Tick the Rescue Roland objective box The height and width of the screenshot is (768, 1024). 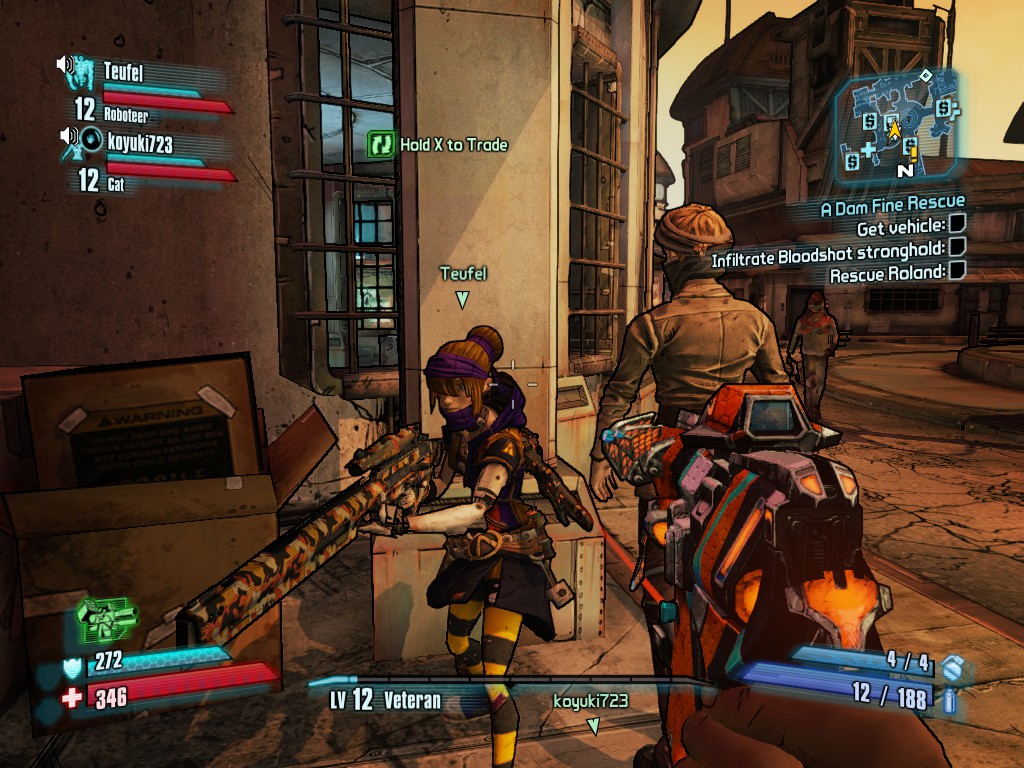click(957, 270)
